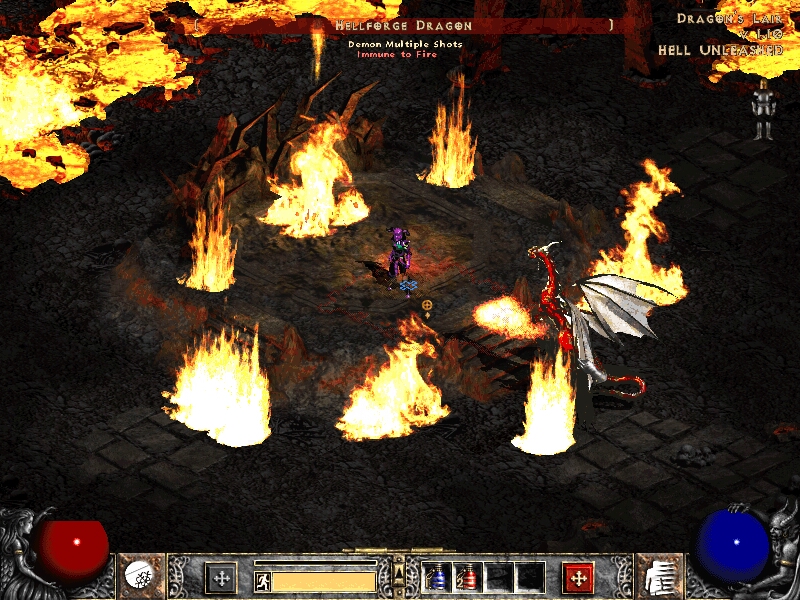Open the red right mouse skill selector
This screenshot has height=600, width=800.
tap(578, 578)
